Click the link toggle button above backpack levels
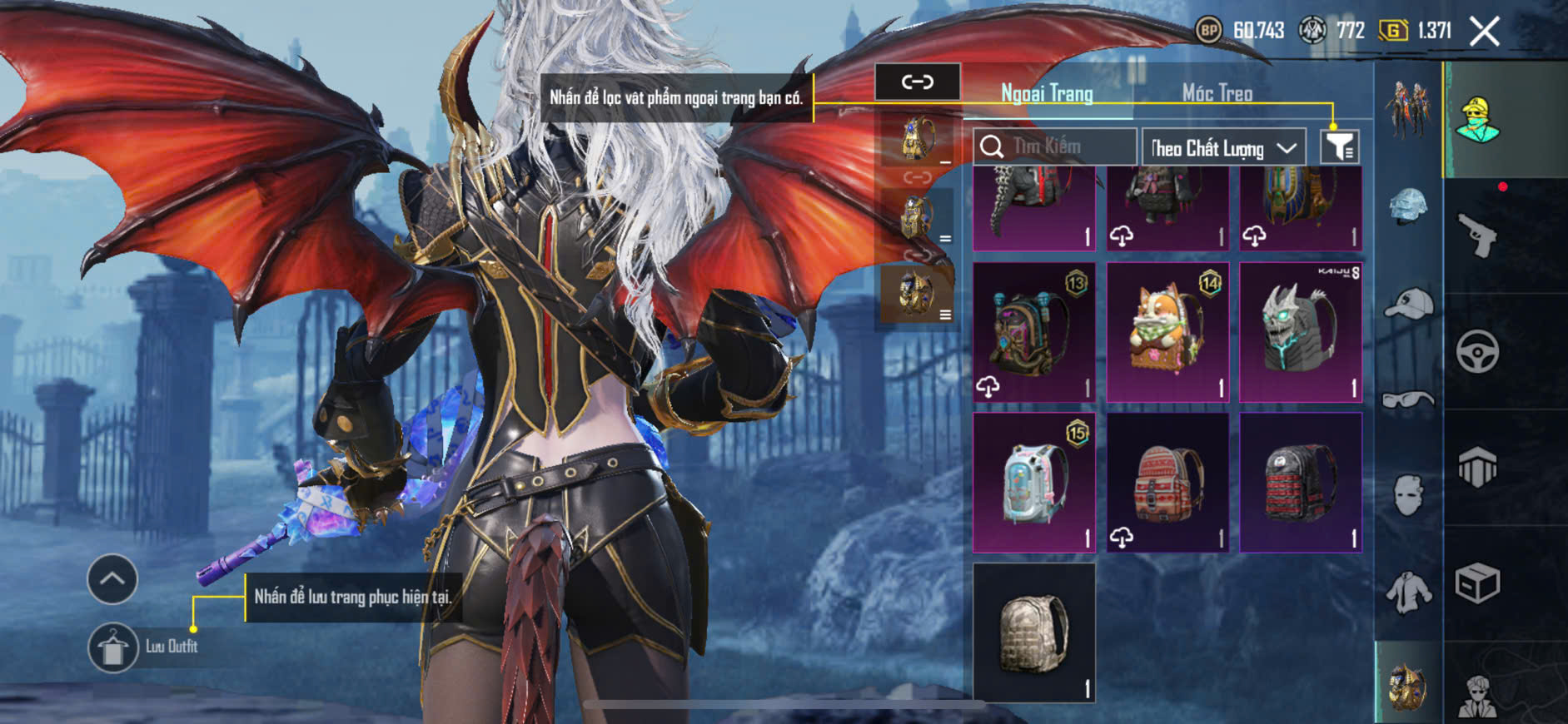The width and height of the screenshot is (1568, 724). [x=918, y=82]
